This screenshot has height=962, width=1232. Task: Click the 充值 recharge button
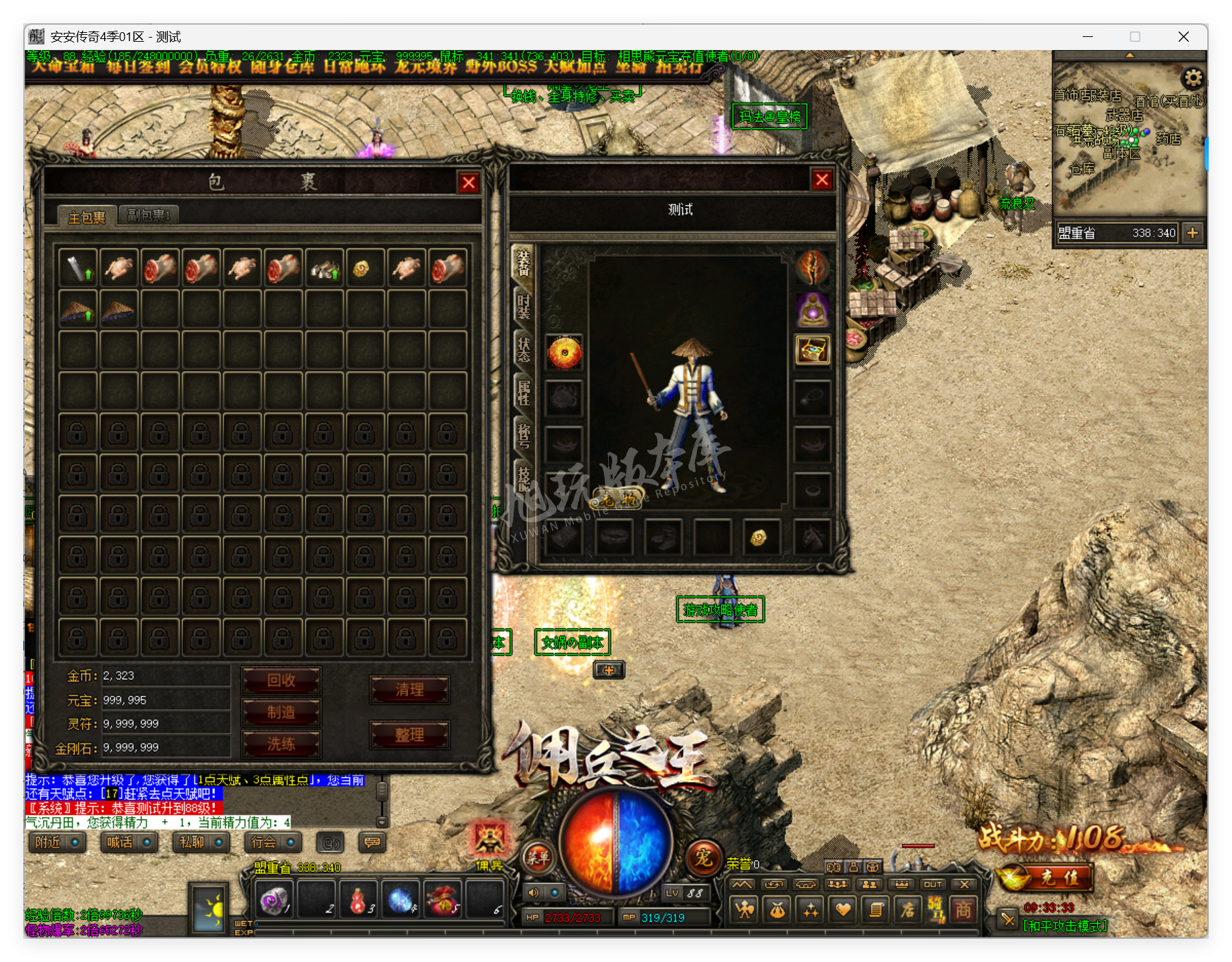(x=1047, y=878)
